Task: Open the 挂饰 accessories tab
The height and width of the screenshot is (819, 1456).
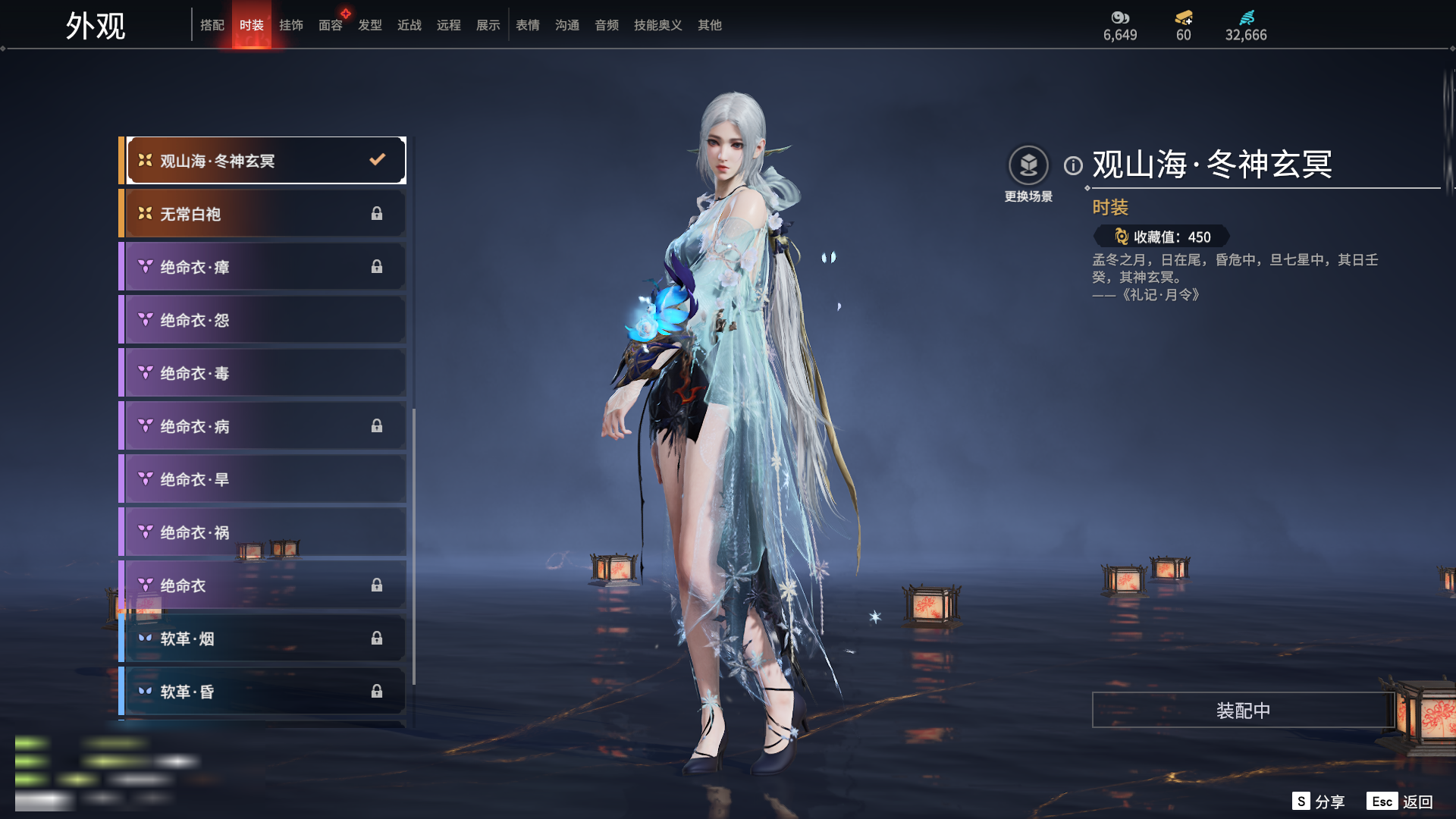Action: pos(290,25)
